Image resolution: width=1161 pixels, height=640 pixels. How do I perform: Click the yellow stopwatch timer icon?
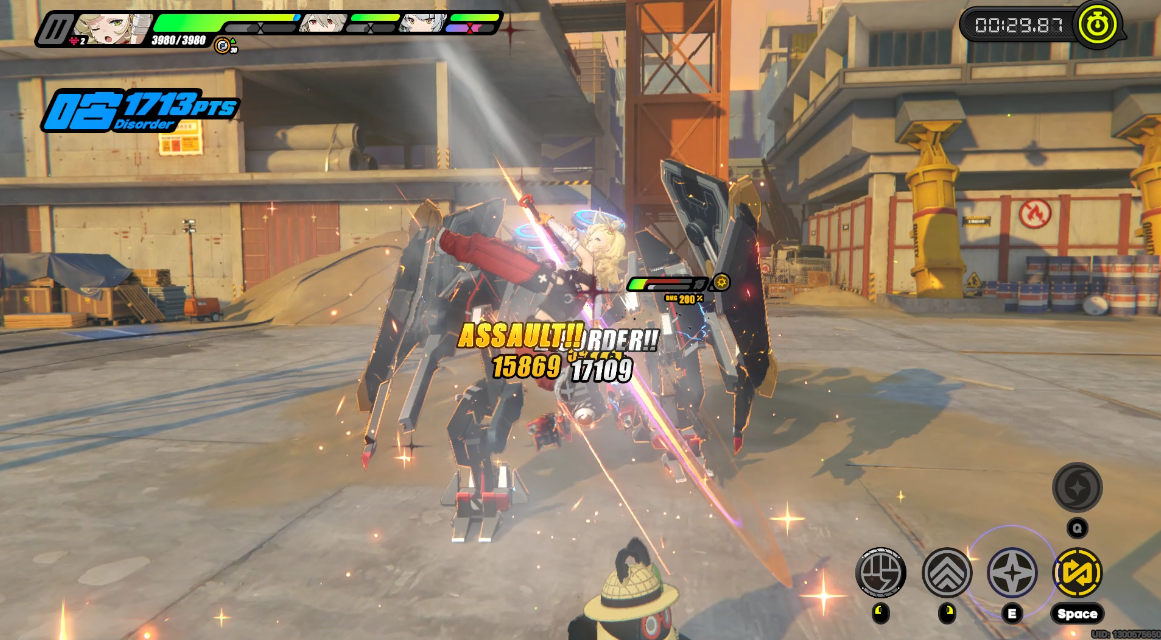[x=1097, y=24]
